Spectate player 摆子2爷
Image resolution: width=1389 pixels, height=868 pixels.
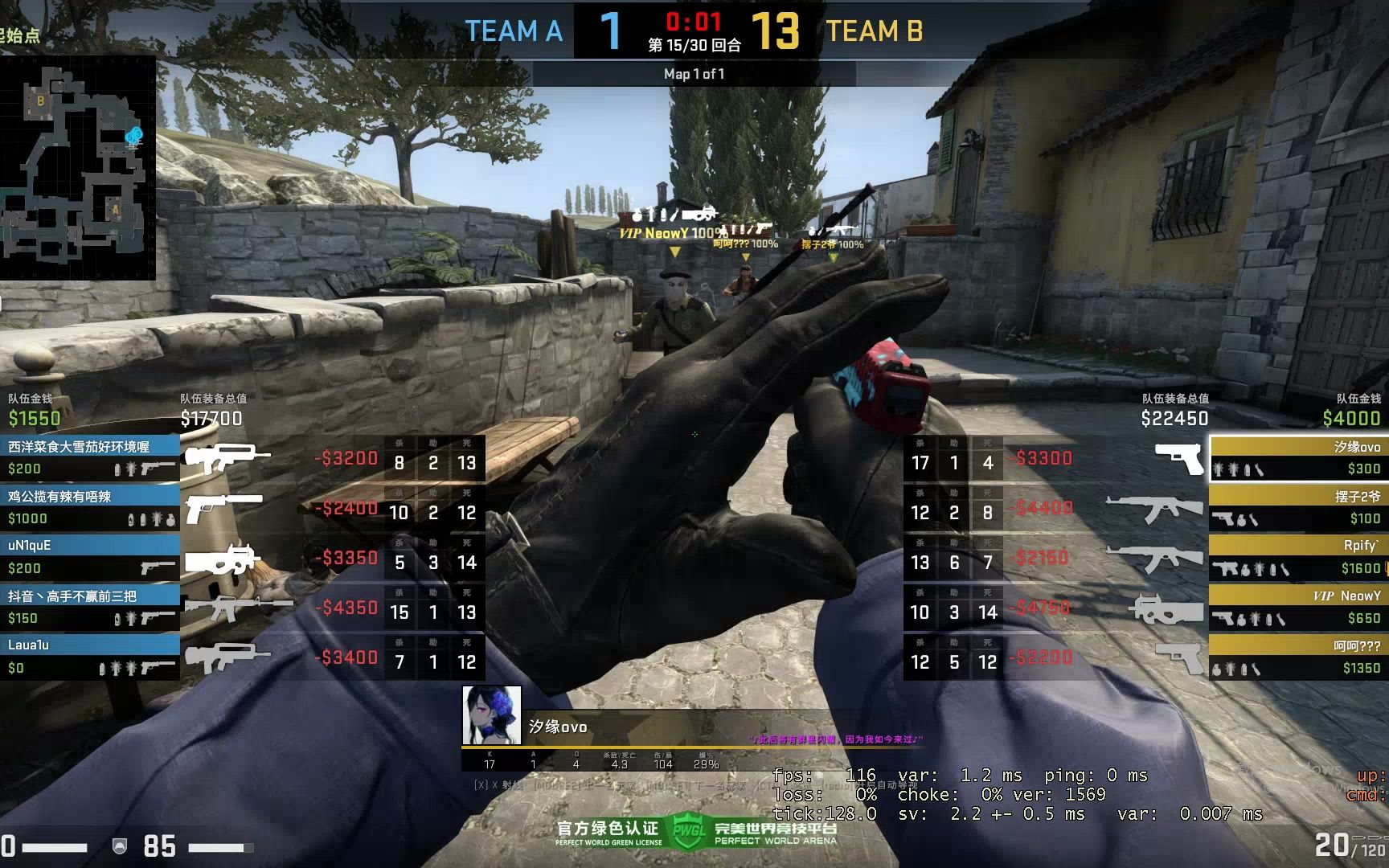(x=1298, y=507)
